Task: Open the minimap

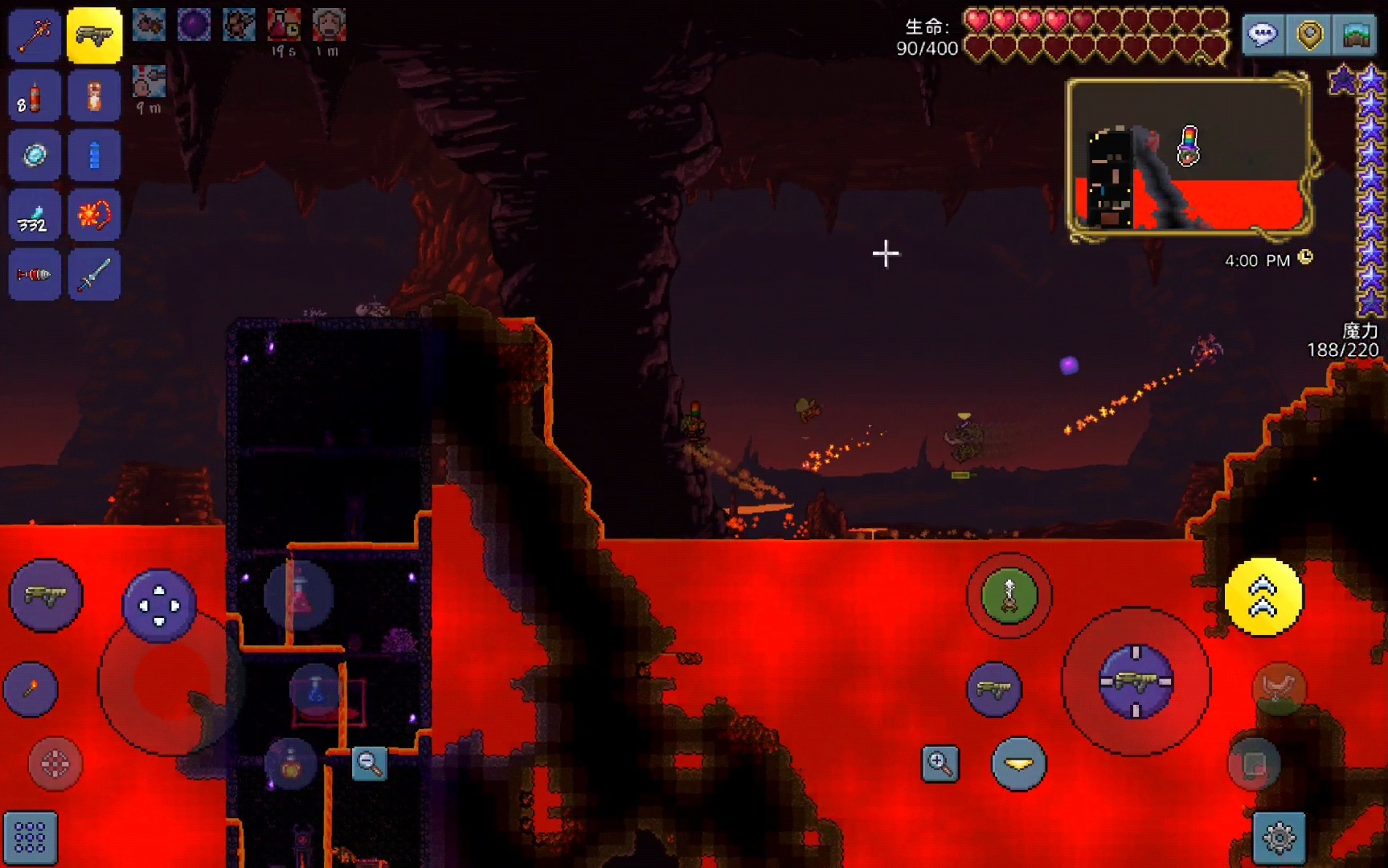Action: [x=1189, y=158]
